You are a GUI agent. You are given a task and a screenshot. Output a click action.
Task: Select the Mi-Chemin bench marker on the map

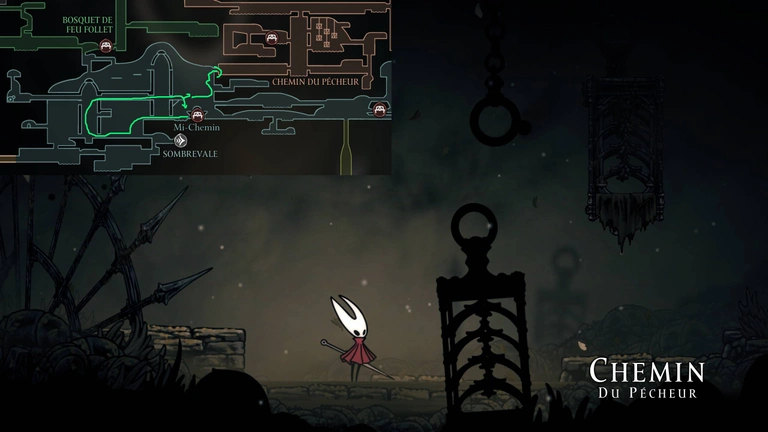pyautogui.click(x=197, y=114)
